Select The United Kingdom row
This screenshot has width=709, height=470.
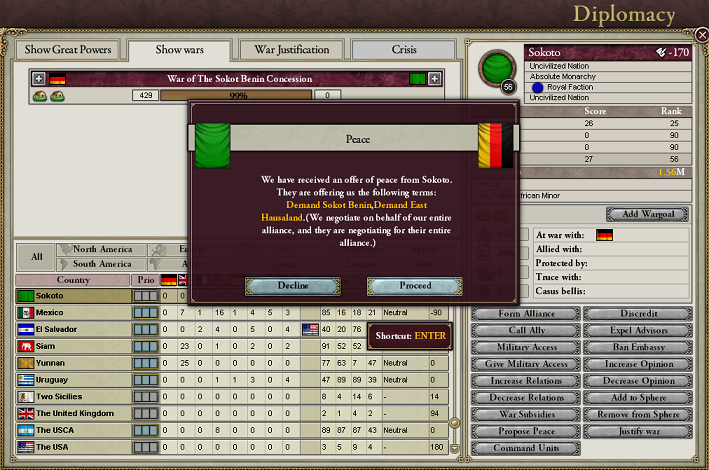[x=70, y=413]
